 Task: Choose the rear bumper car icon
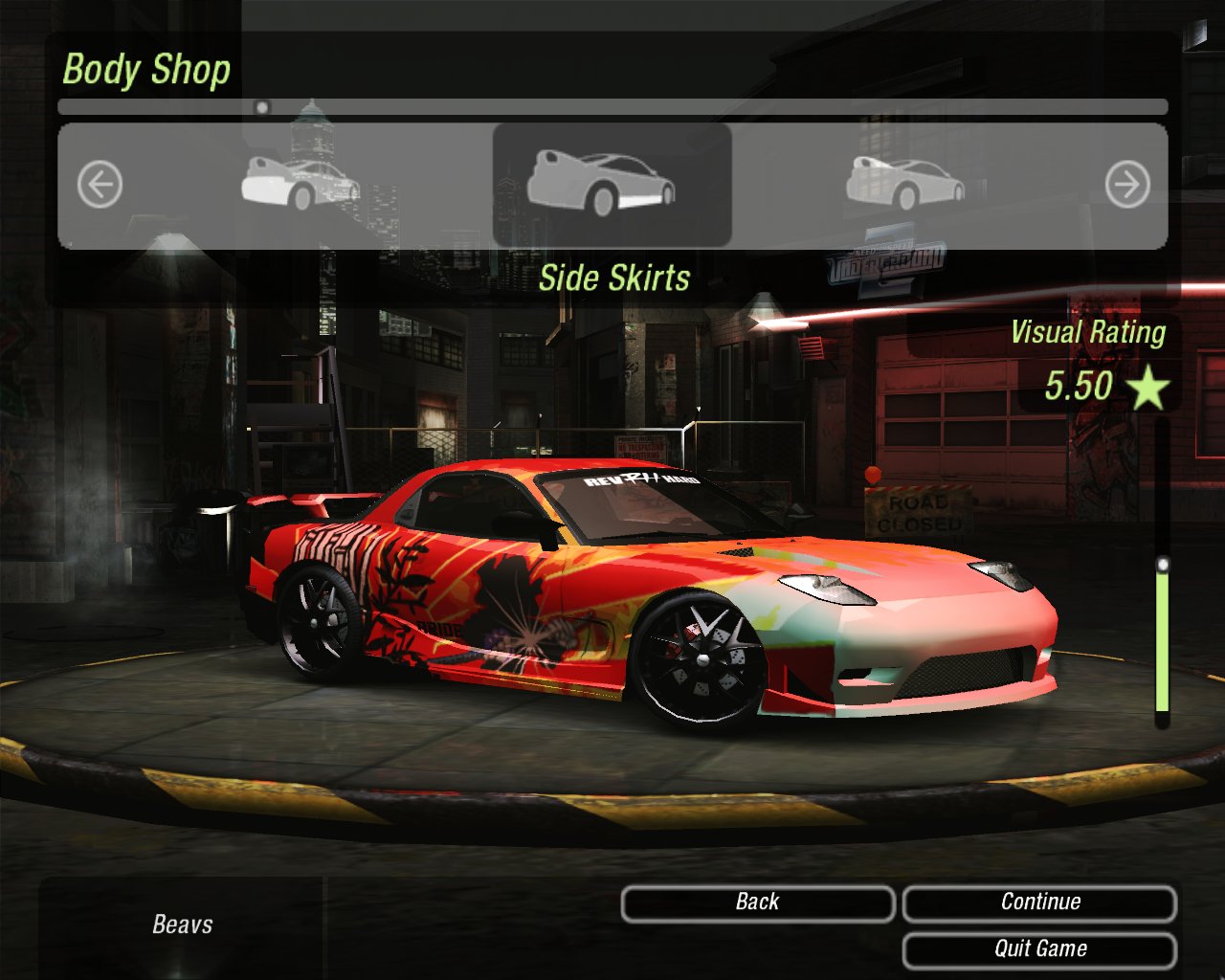coord(301,183)
